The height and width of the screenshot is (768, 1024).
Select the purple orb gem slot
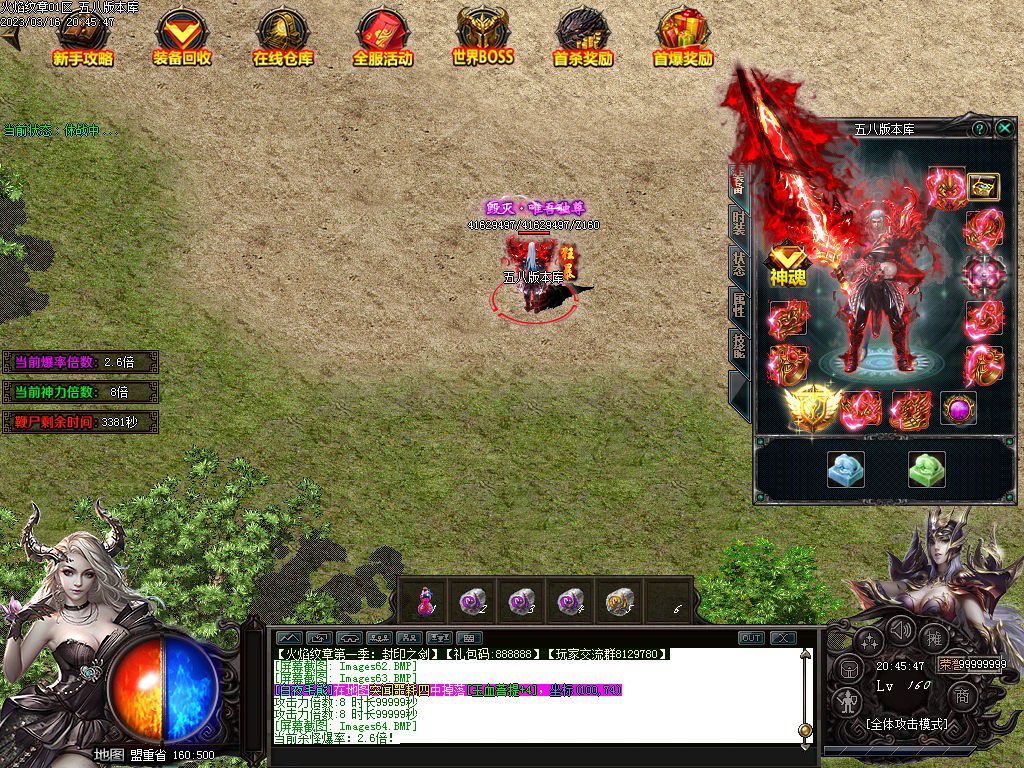pyautogui.click(x=958, y=409)
